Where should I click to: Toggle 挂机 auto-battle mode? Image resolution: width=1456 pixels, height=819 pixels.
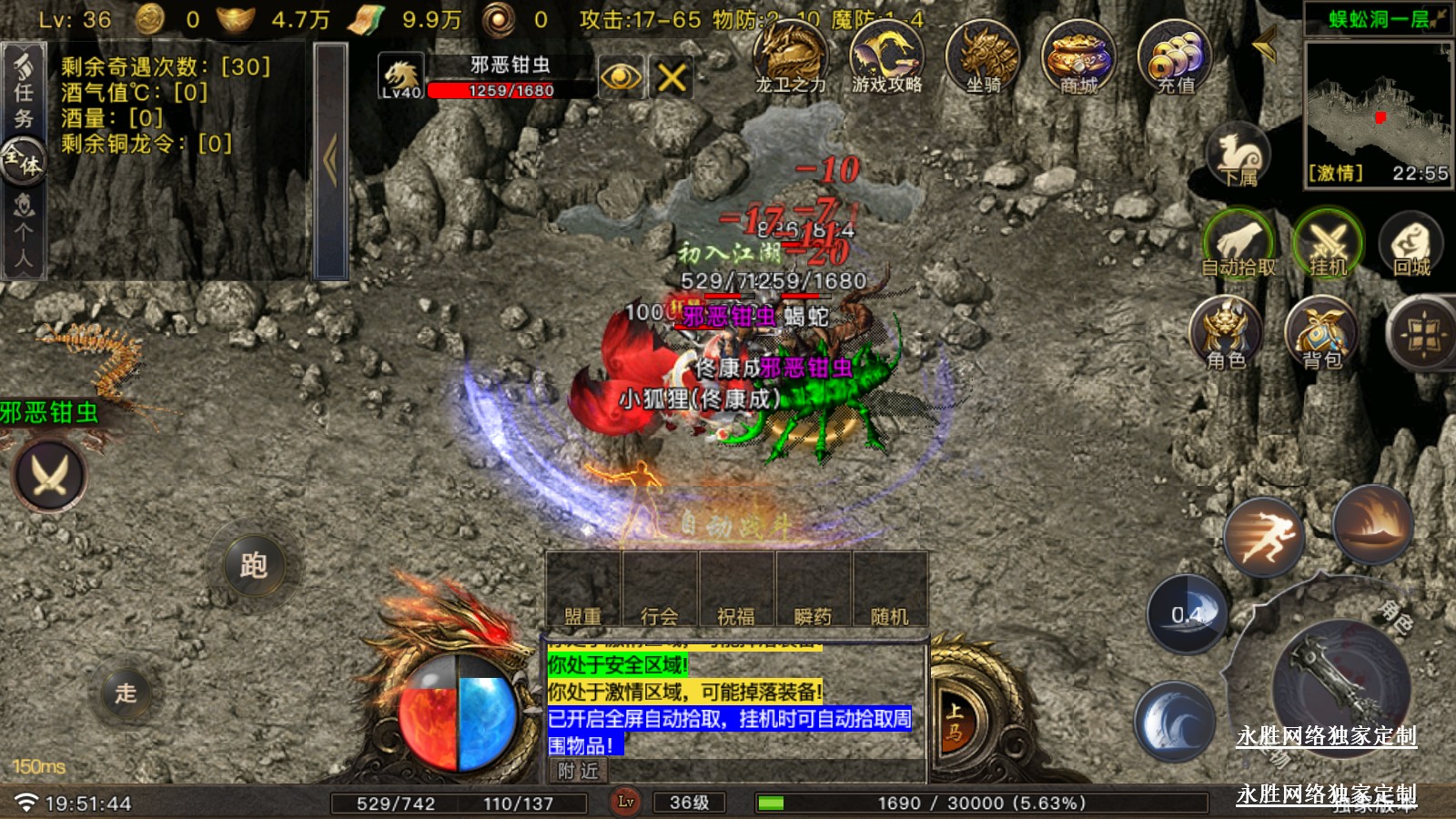pyautogui.click(x=1327, y=243)
